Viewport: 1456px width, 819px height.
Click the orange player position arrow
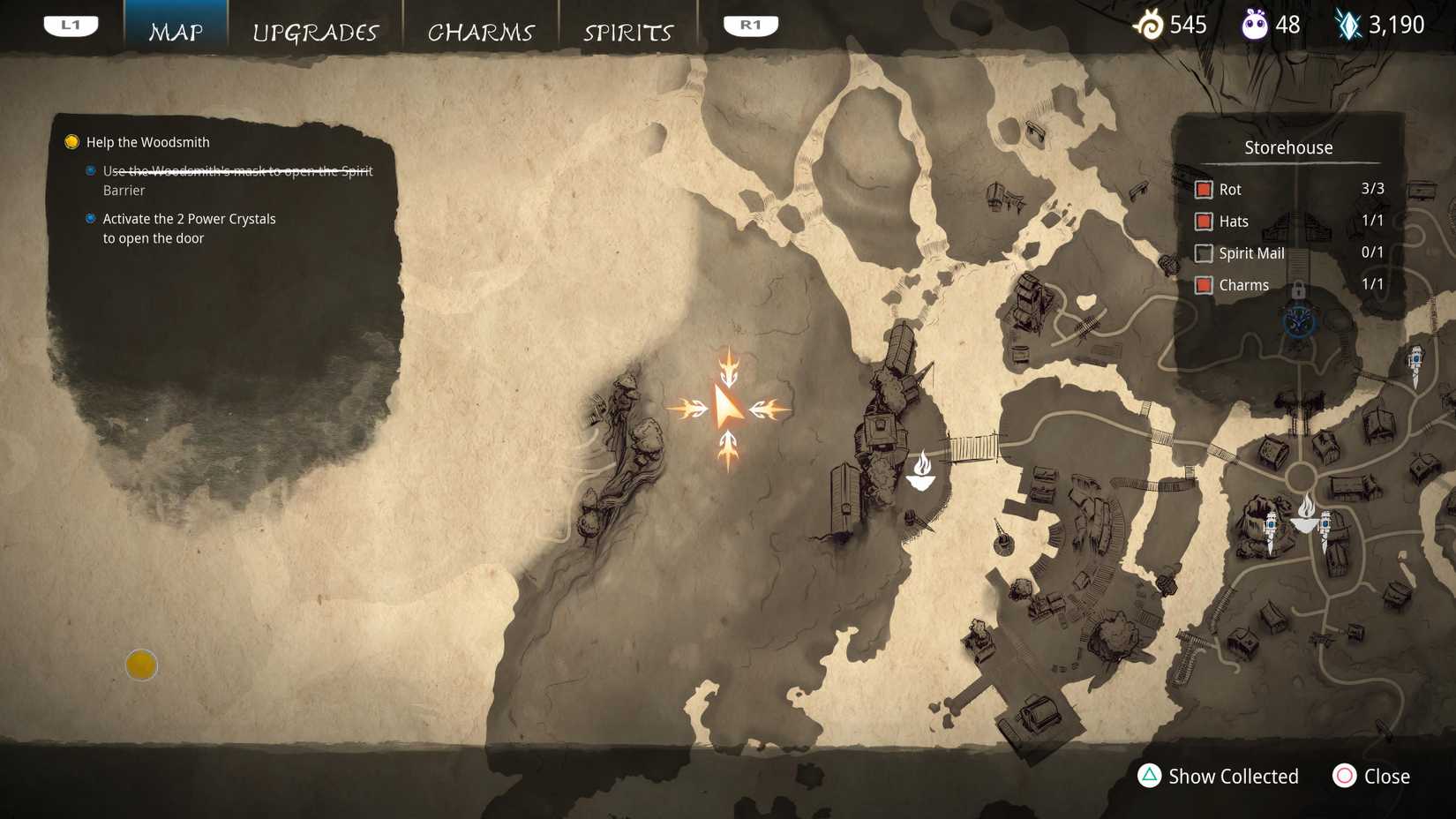pos(729,408)
